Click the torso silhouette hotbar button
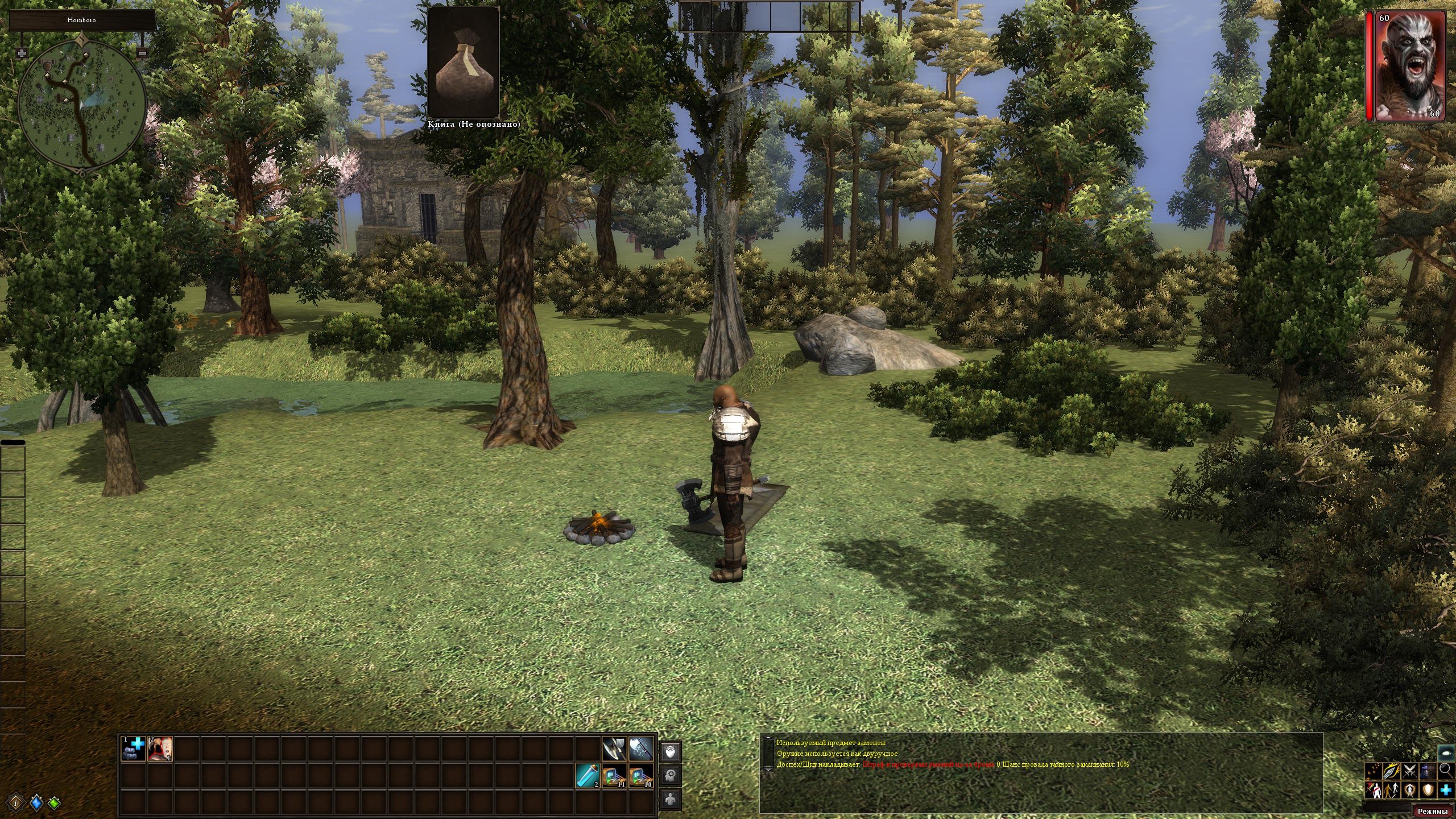This screenshot has height=819, width=1456. pyautogui.click(x=671, y=799)
